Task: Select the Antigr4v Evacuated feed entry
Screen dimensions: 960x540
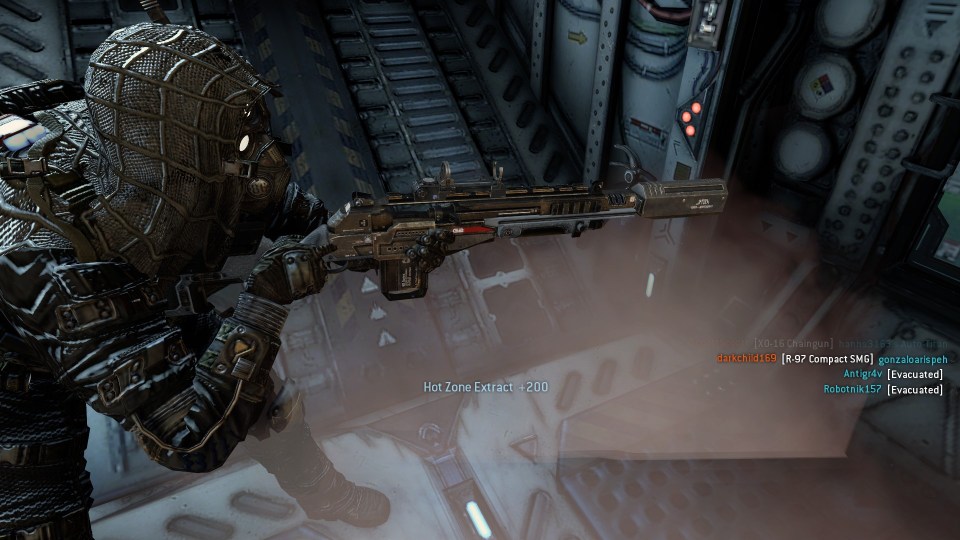Action: [x=892, y=374]
